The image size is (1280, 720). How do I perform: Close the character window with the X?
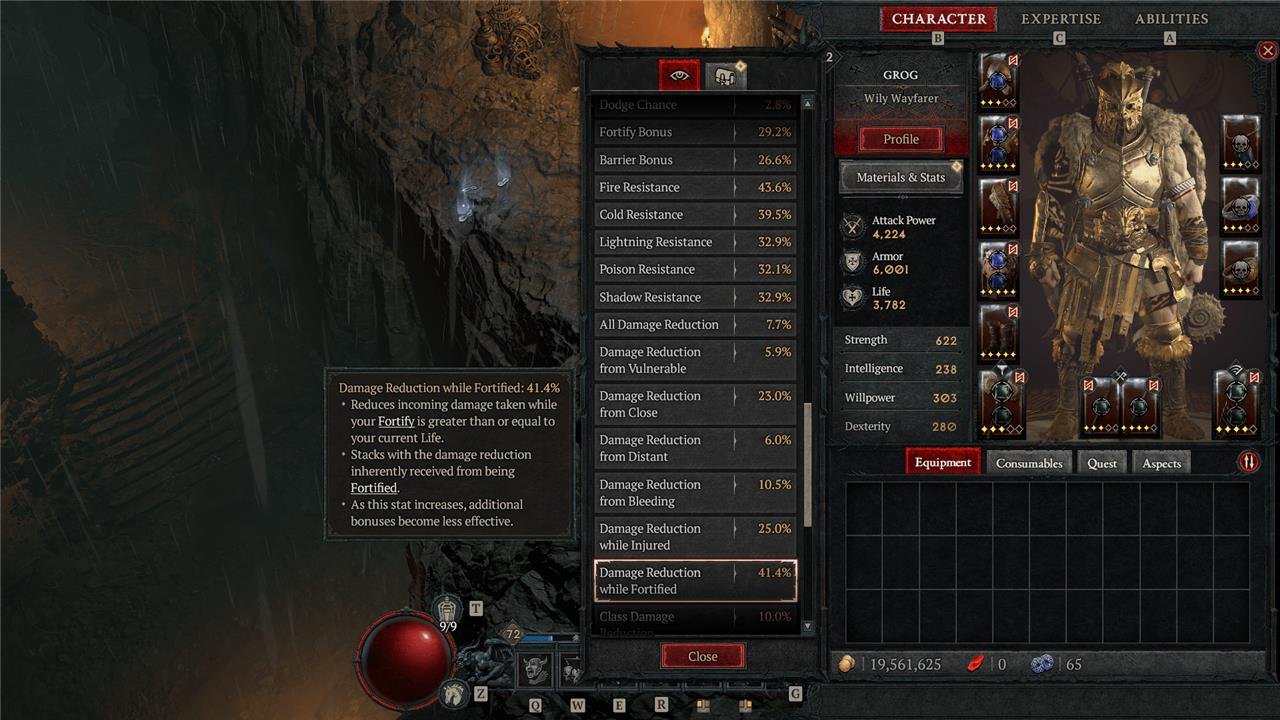[1267, 51]
